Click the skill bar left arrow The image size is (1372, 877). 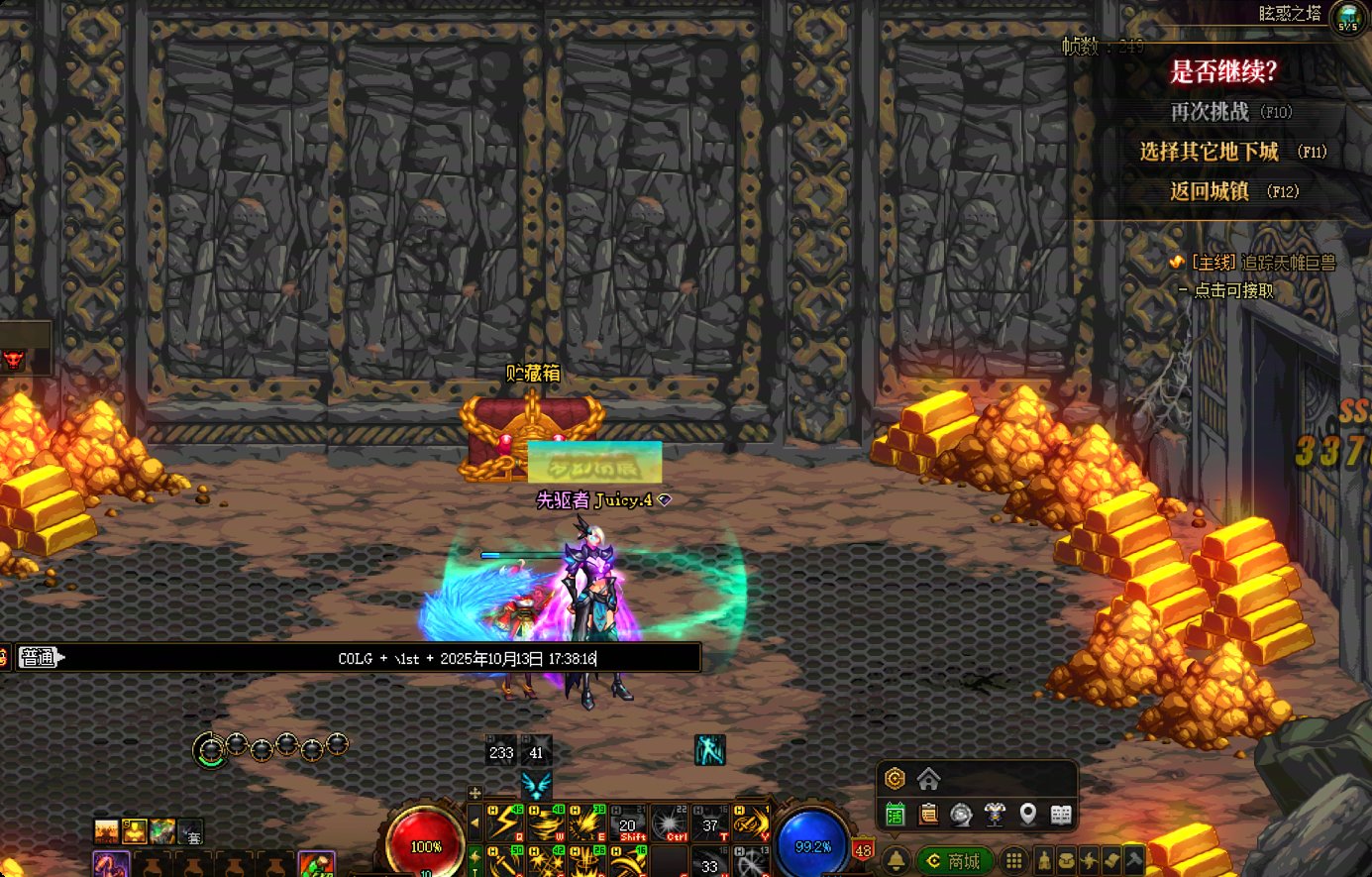475,822
